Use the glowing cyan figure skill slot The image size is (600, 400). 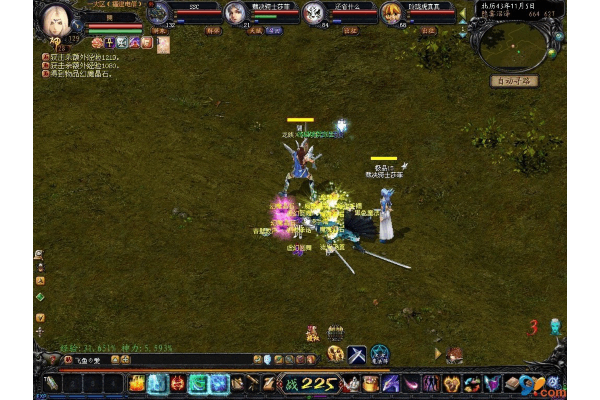(156, 383)
